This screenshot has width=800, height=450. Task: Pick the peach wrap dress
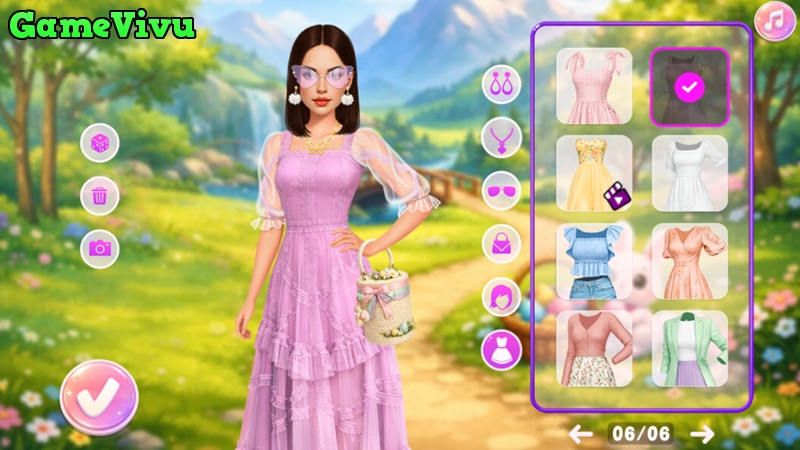(x=689, y=261)
